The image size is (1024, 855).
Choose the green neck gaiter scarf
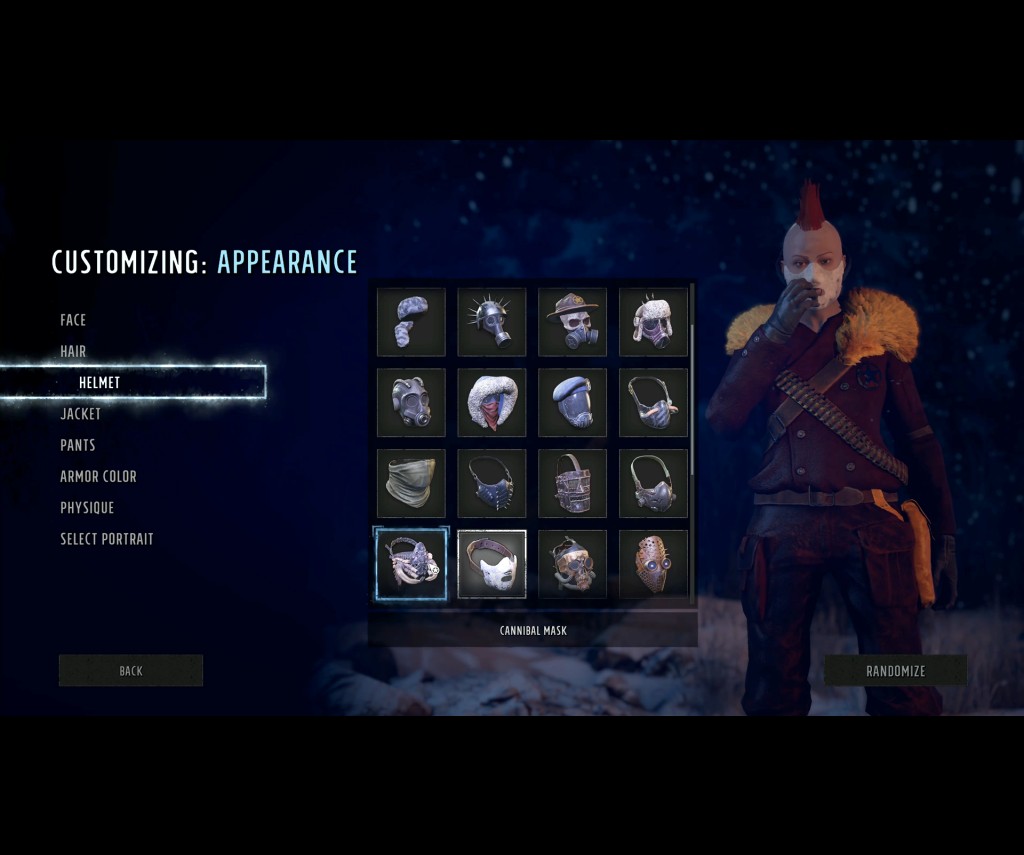[x=411, y=484]
